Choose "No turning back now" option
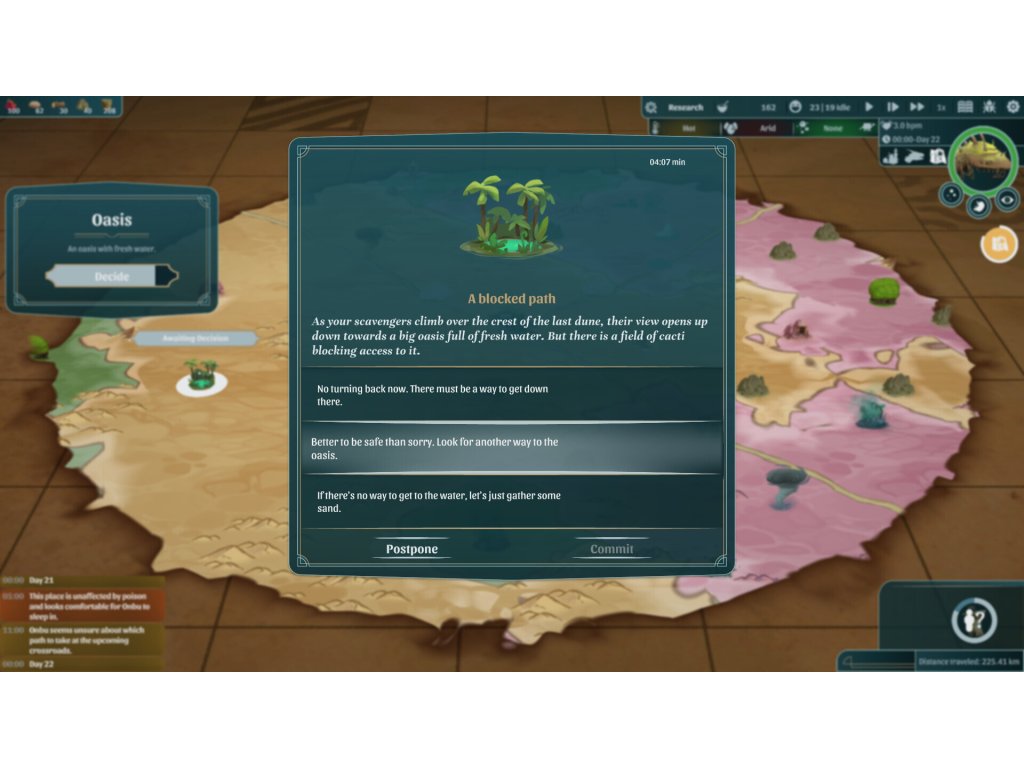Image resolution: width=1024 pixels, height=768 pixels. point(511,395)
